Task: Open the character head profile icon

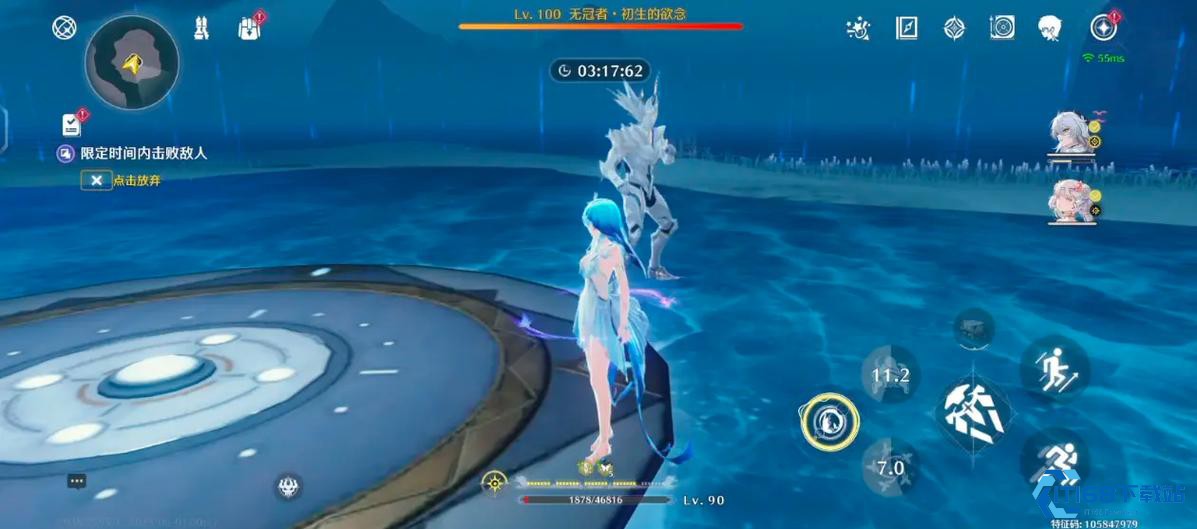Action: pos(1049,28)
